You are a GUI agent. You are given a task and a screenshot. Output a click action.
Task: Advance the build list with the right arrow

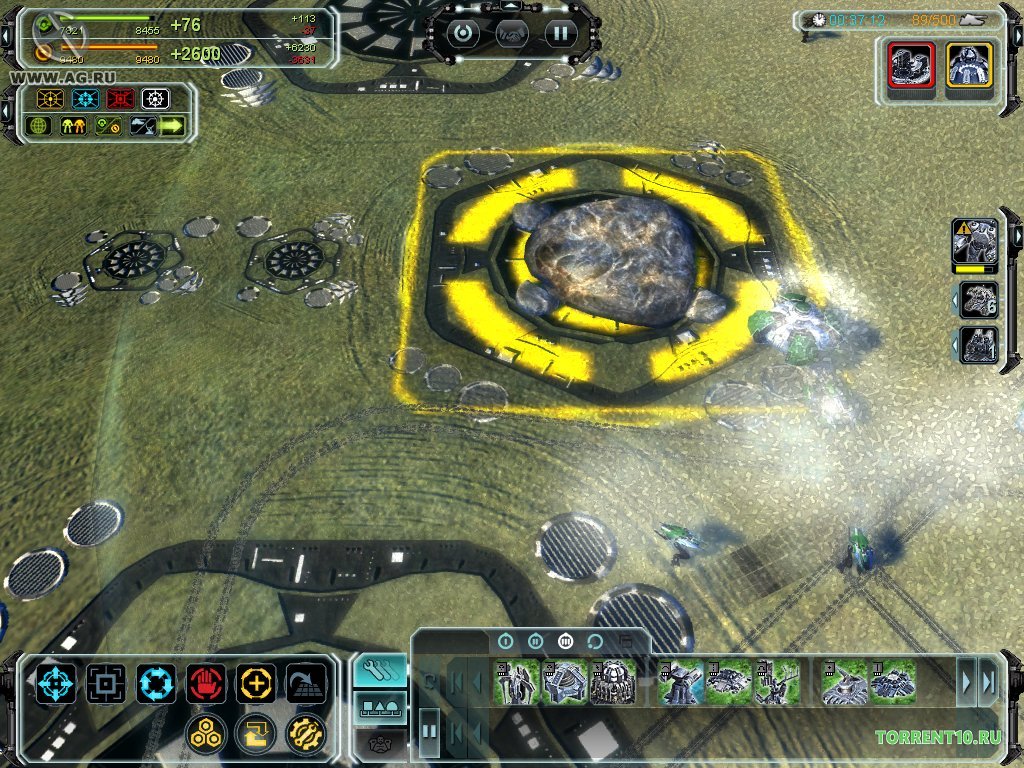(x=966, y=683)
